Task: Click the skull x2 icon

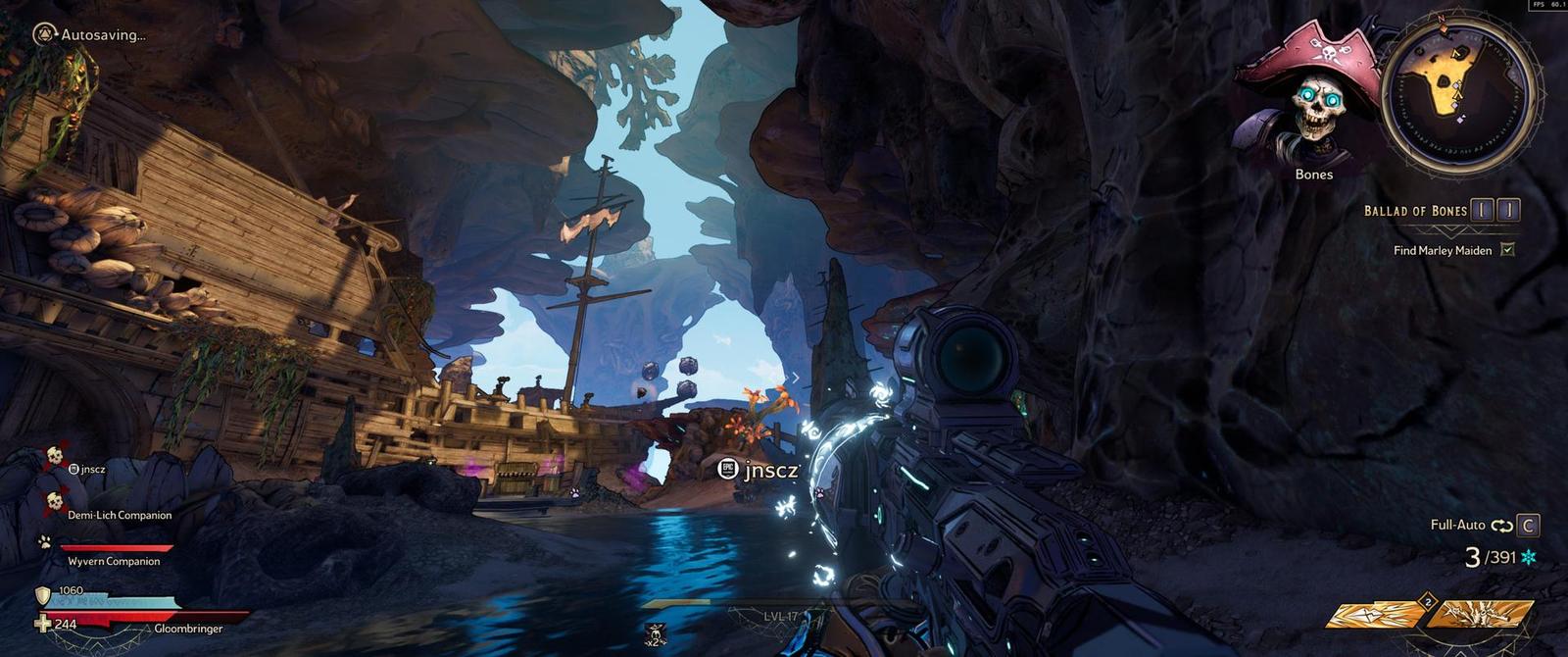Action: 655,634
